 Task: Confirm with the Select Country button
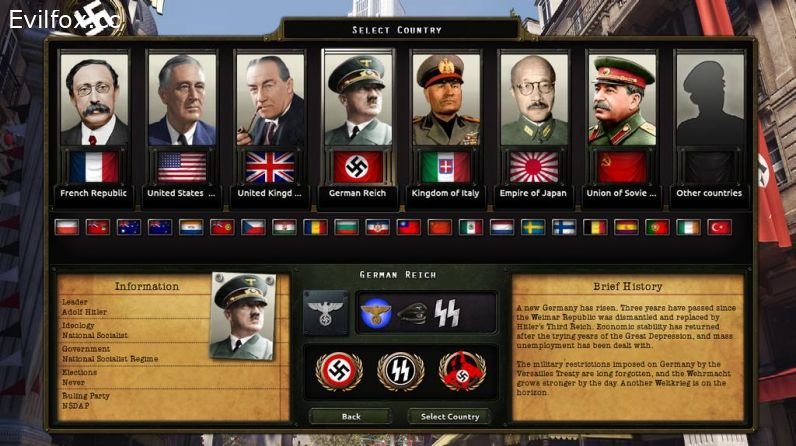(449, 416)
